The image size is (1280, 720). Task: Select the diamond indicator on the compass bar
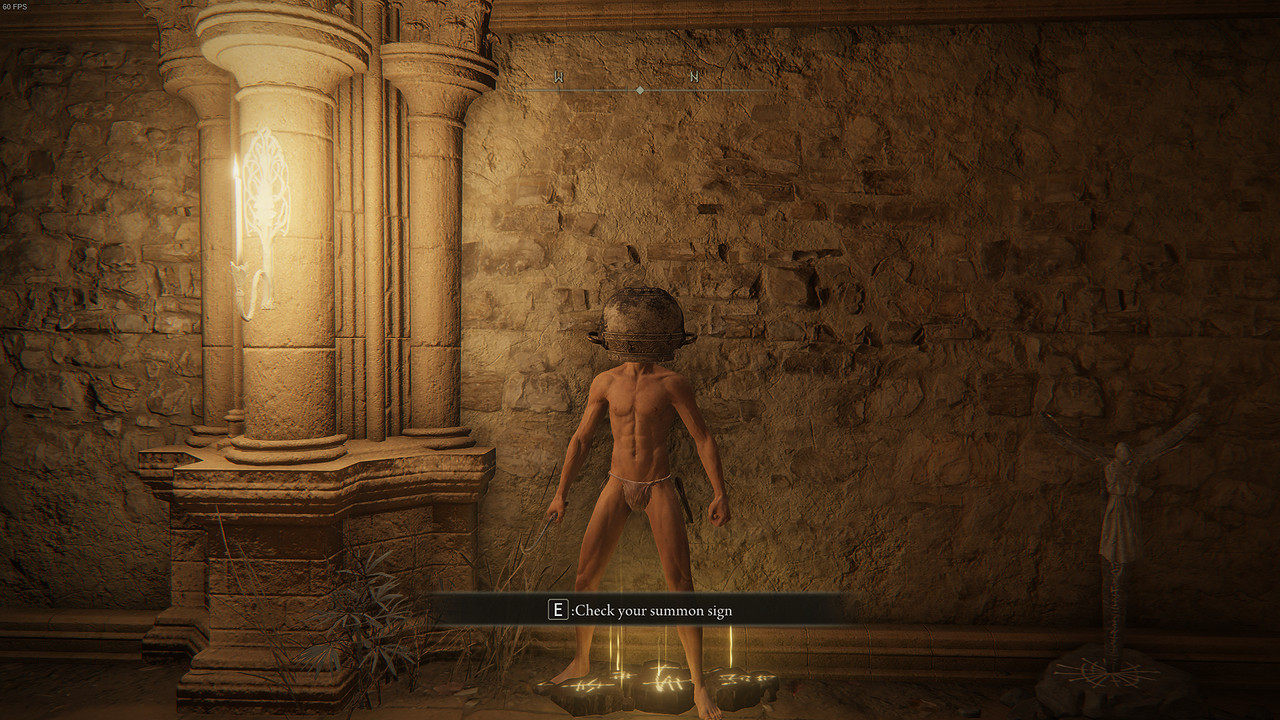640,90
